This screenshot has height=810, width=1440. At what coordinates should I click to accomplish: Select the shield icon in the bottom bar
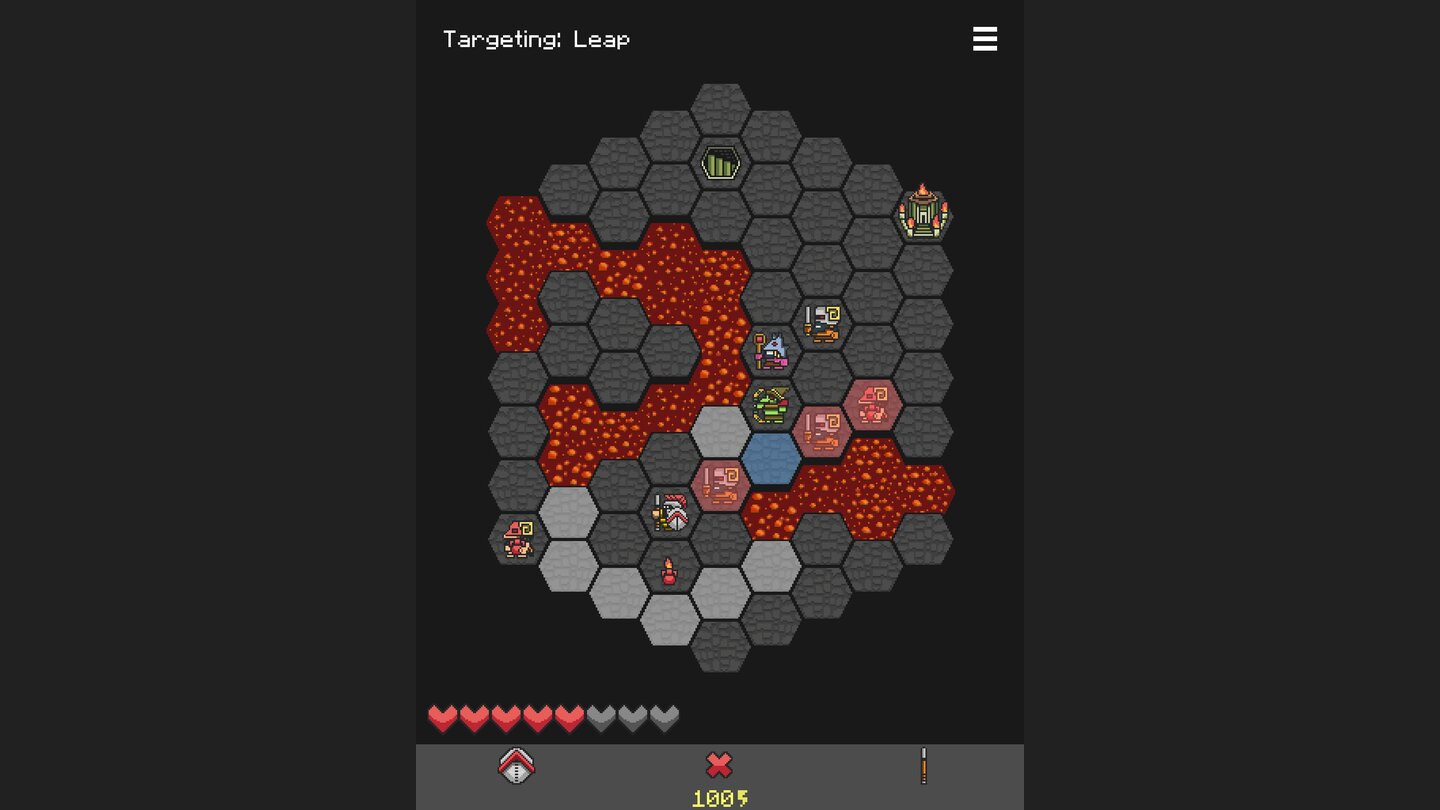point(517,766)
